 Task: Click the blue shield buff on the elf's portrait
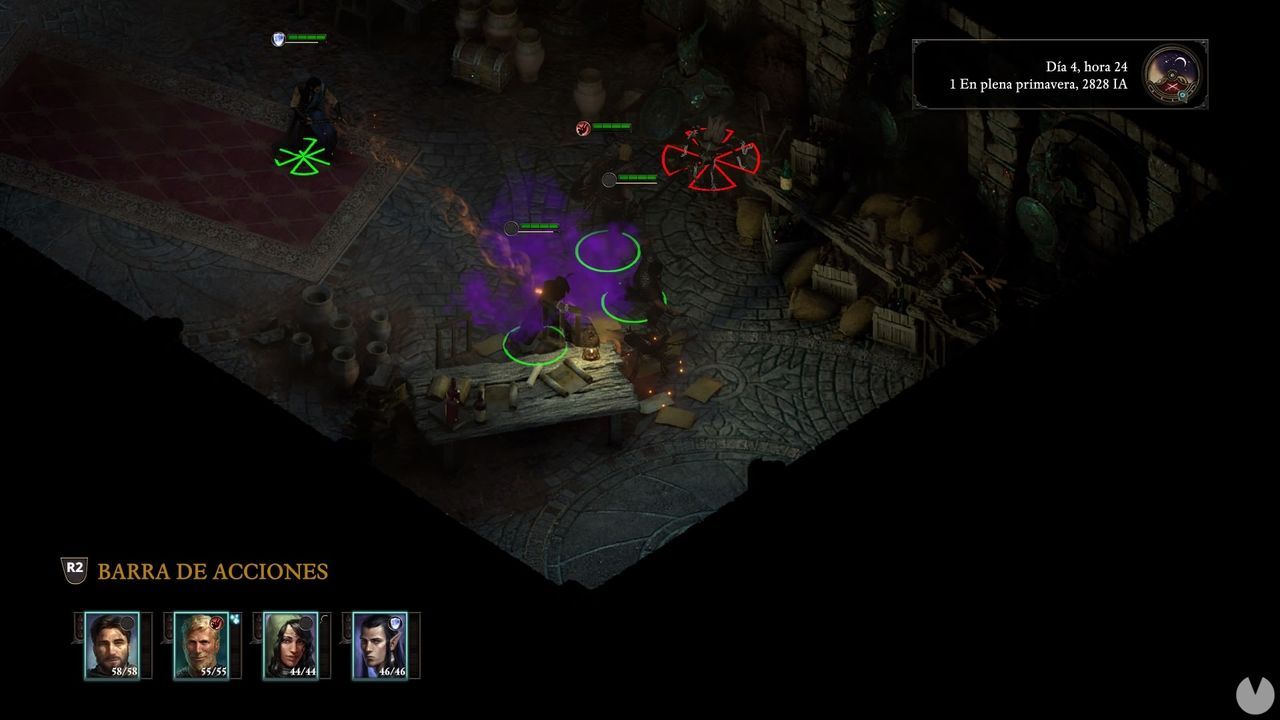pyautogui.click(x=396, y=622)
